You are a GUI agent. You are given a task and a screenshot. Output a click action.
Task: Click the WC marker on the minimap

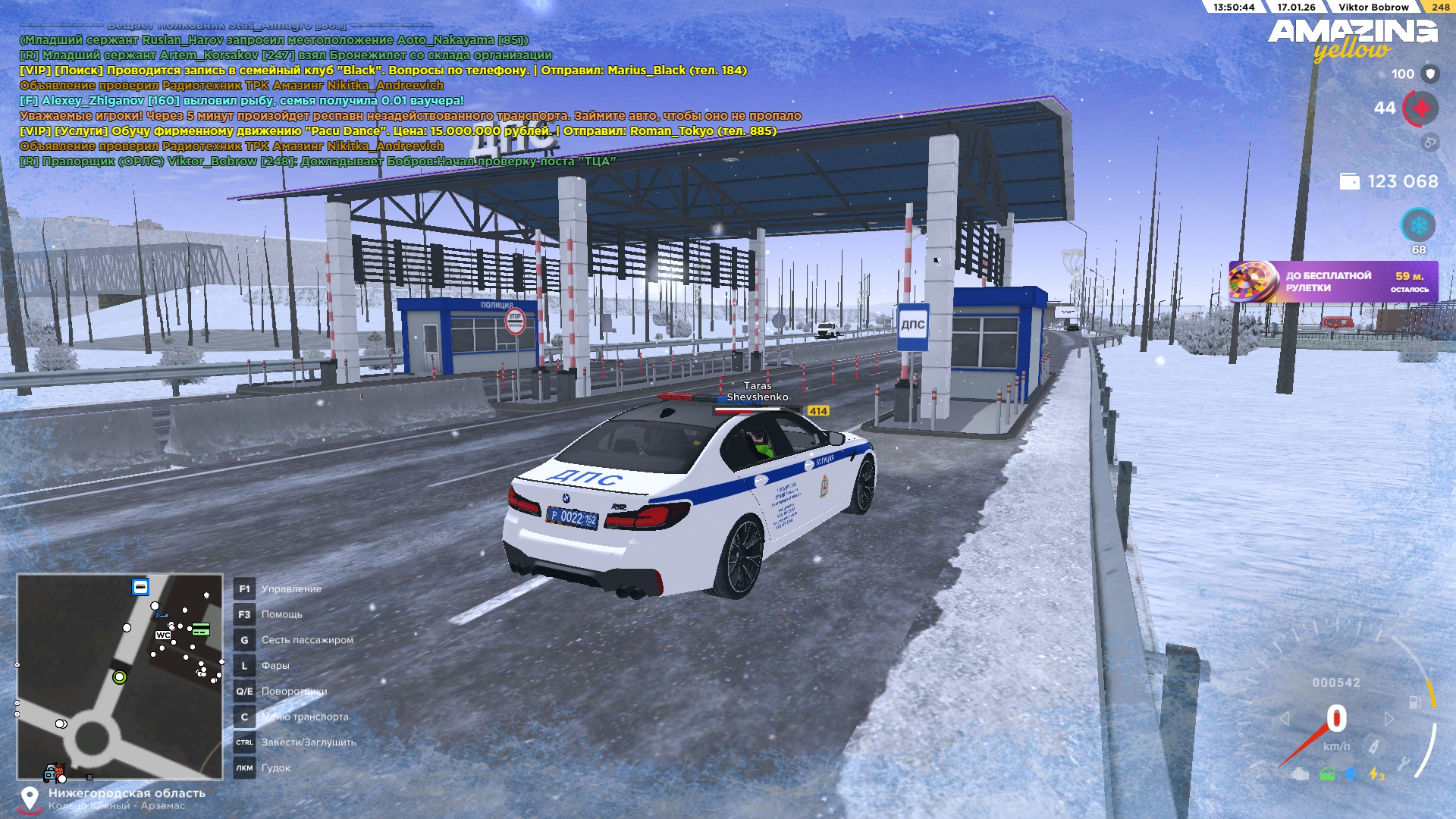coord(163,635)
